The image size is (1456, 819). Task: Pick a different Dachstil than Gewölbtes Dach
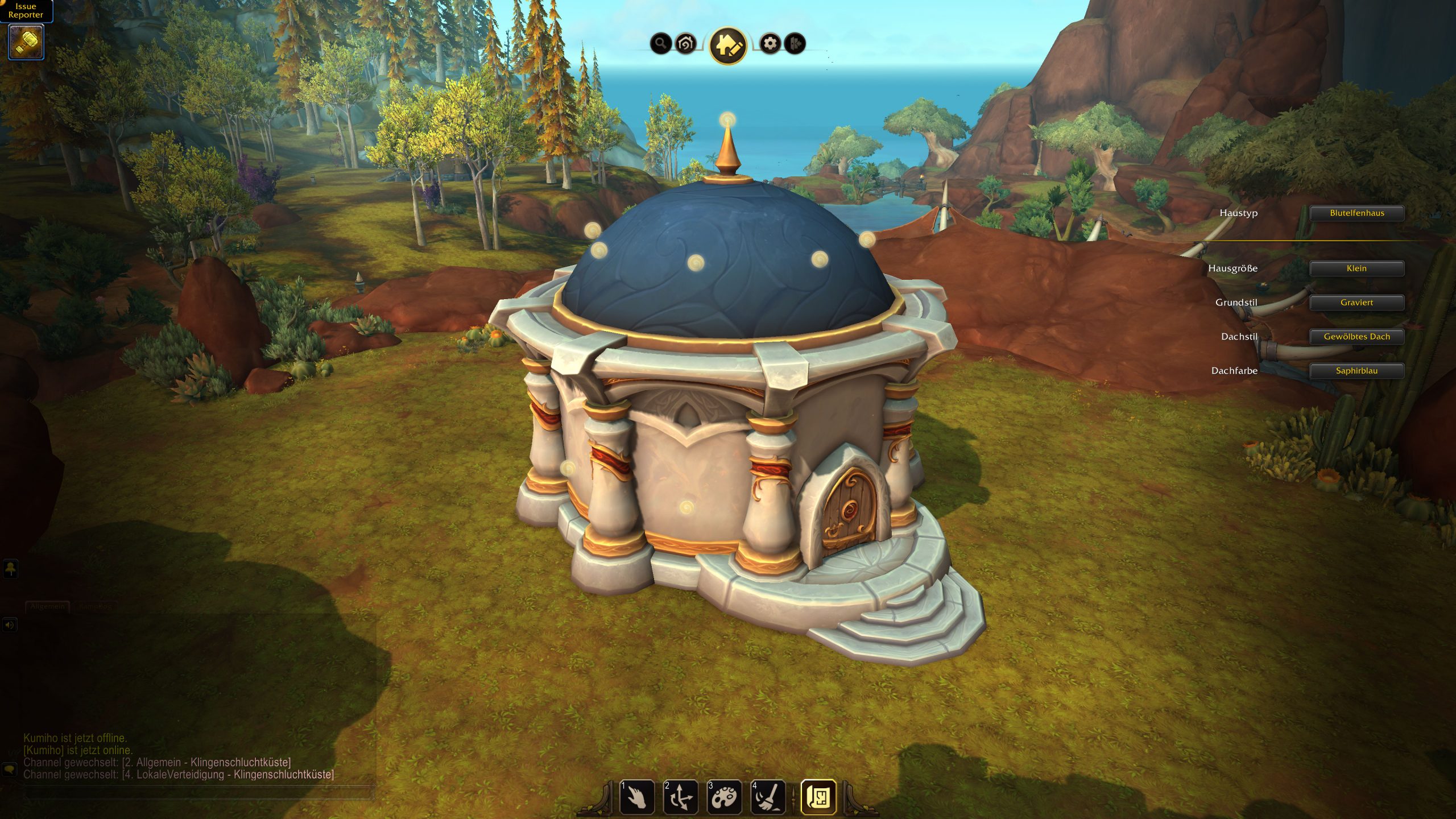click(x=1356, y=337)
